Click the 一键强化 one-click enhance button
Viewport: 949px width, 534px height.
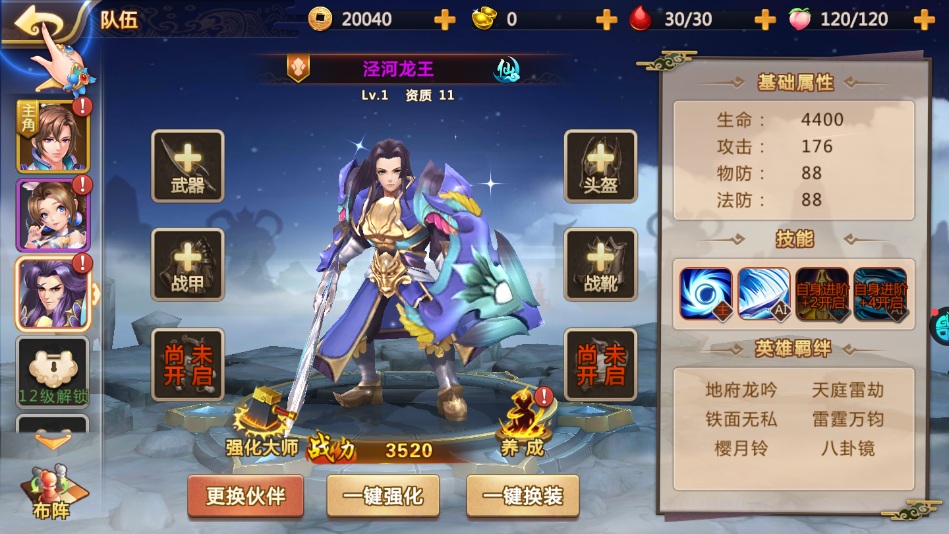pos(384,496)
